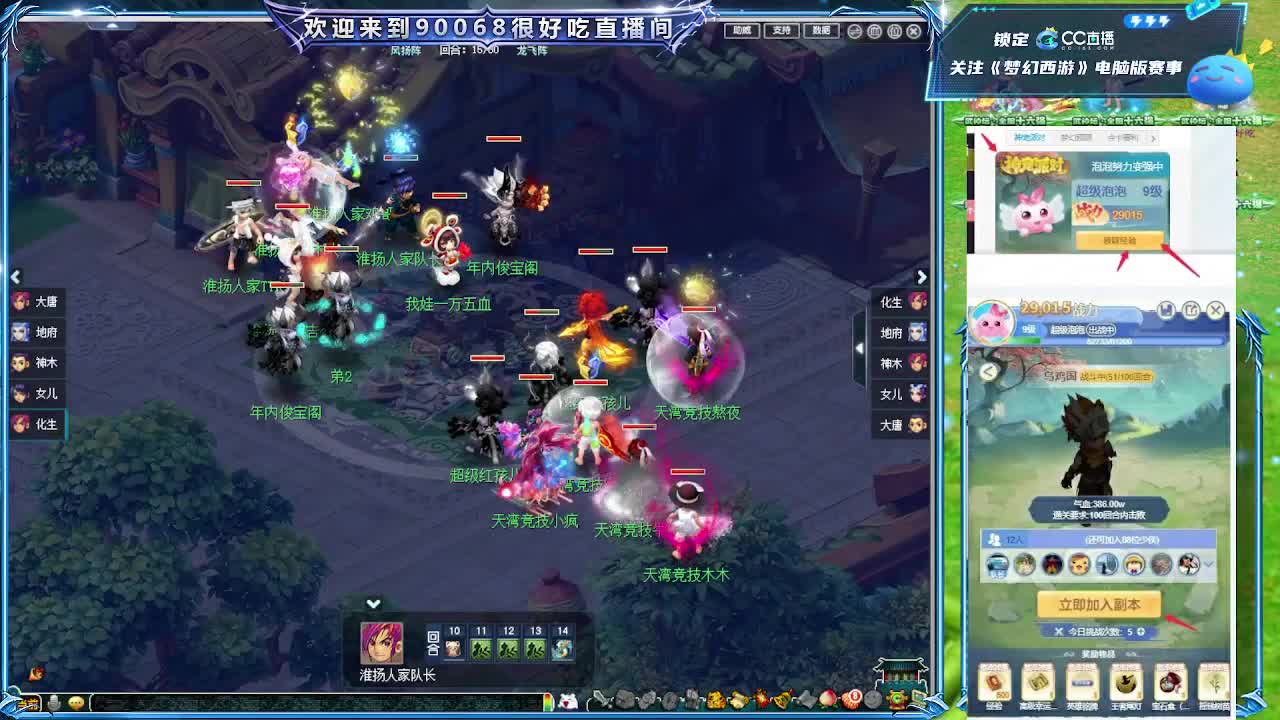Click the 8-ball item icon in bottom toolbar
This screenshot has width=1280, height=720.
(x=851, y=700)
